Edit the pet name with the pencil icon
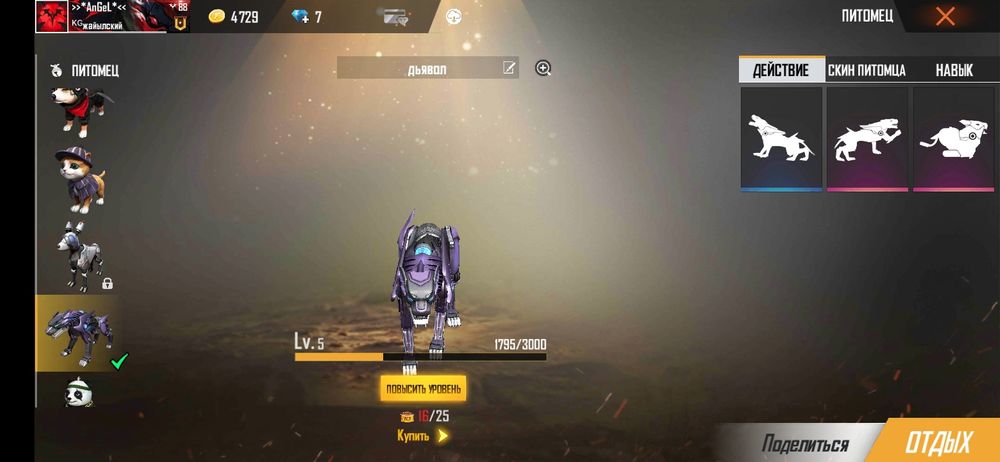1000x462 pixels. click(x=509, y=68)
